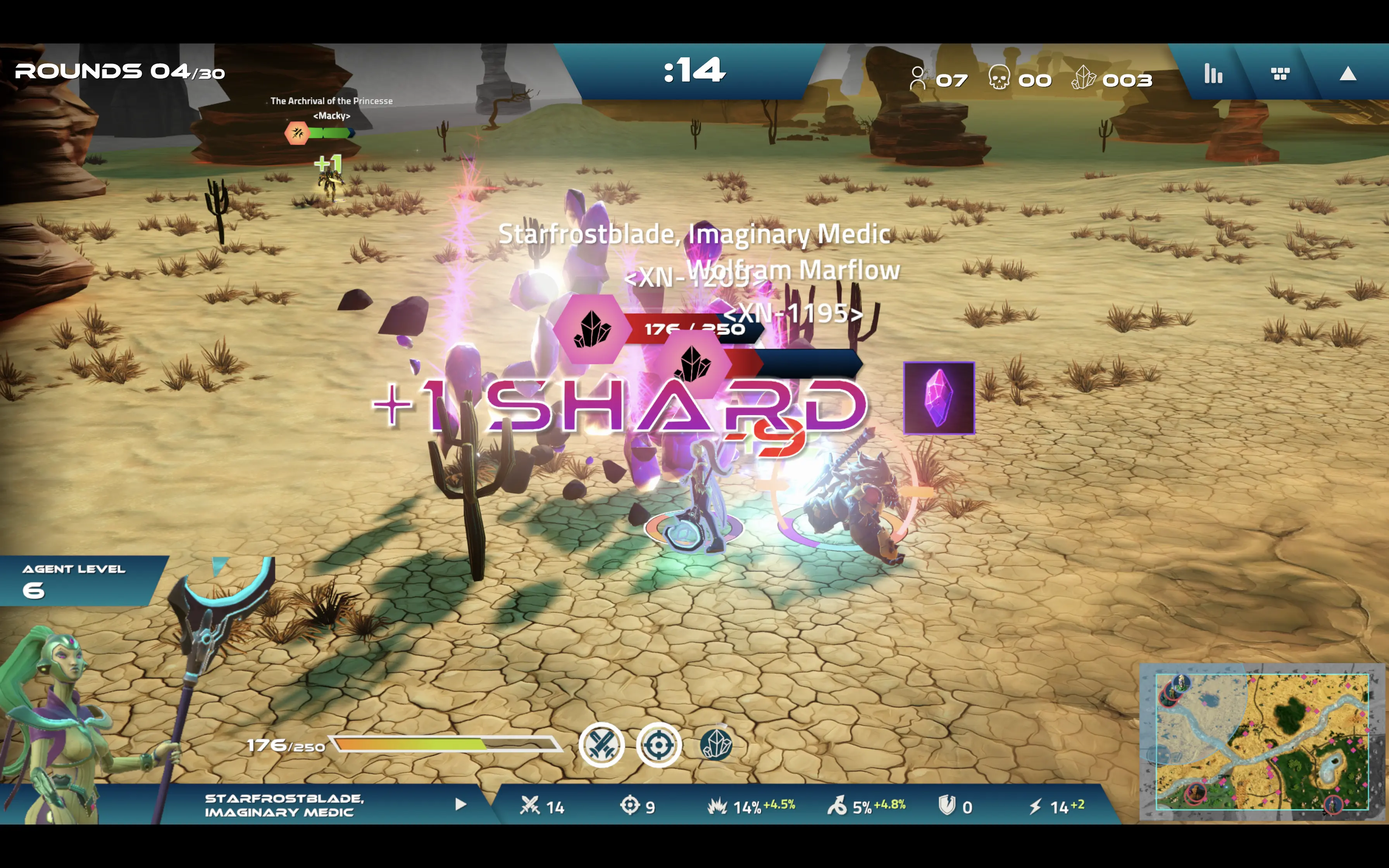This screenshot has width=1389, height=868.
Task: Open the bar chart stats panel
Action: 1213,74
